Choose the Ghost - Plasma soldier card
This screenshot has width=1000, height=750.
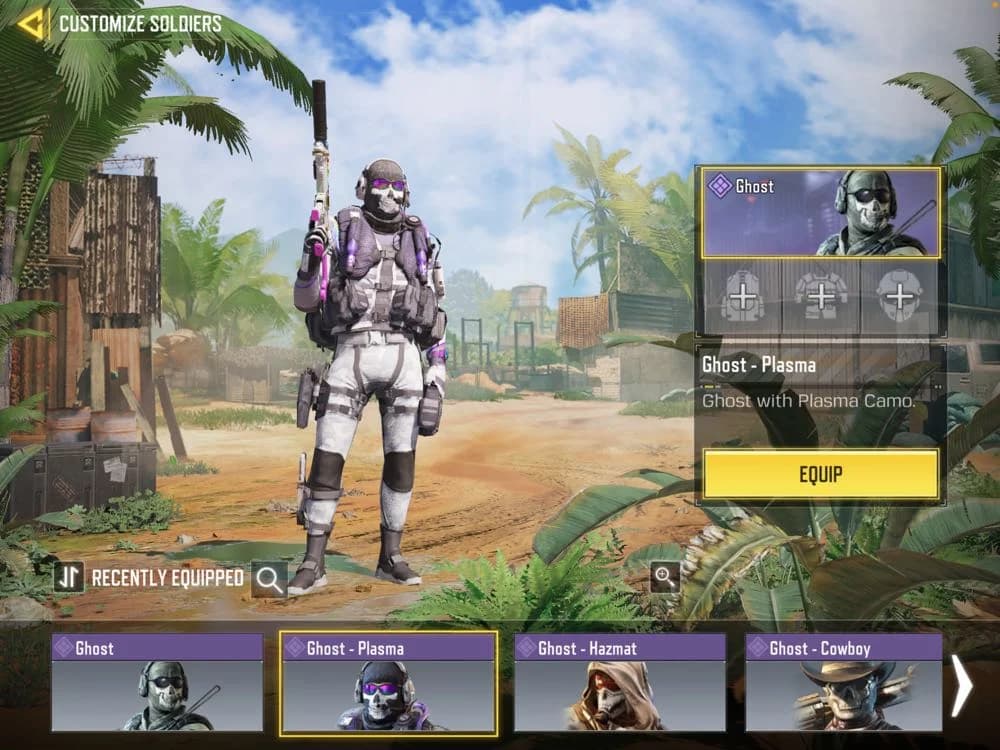coord(388,682)
